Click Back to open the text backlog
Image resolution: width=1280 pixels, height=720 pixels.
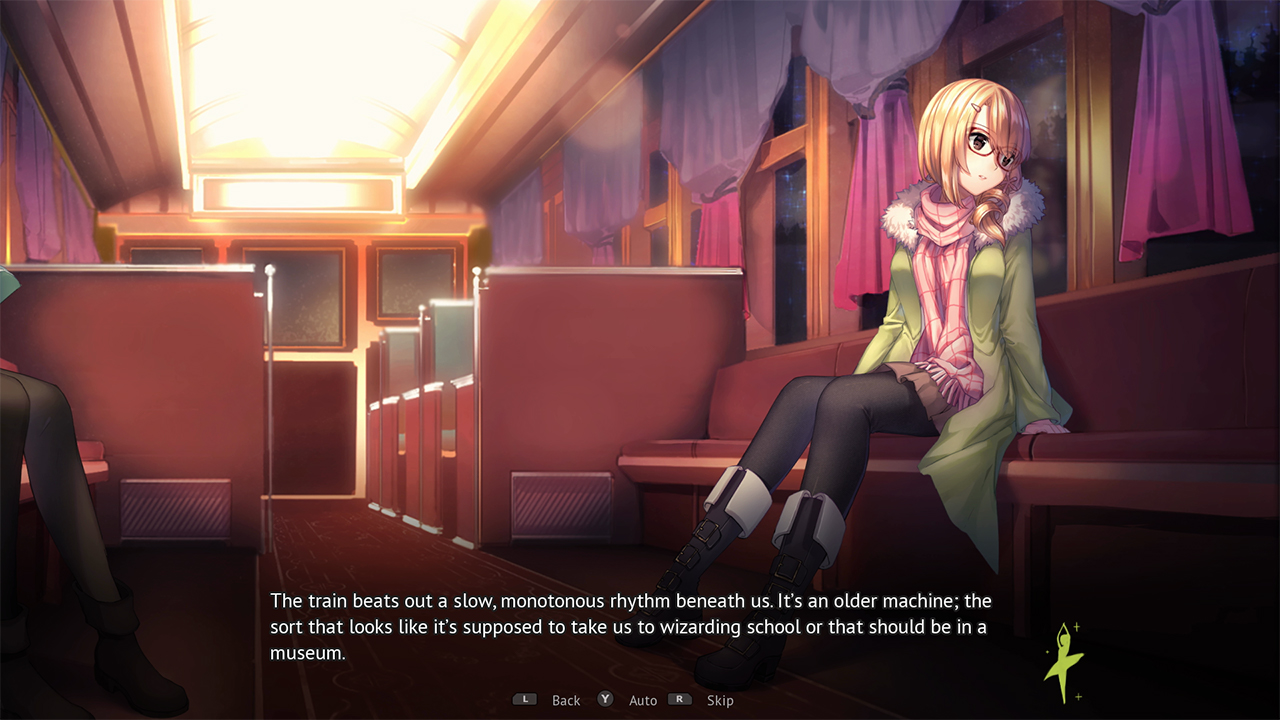tap(566, 700)
